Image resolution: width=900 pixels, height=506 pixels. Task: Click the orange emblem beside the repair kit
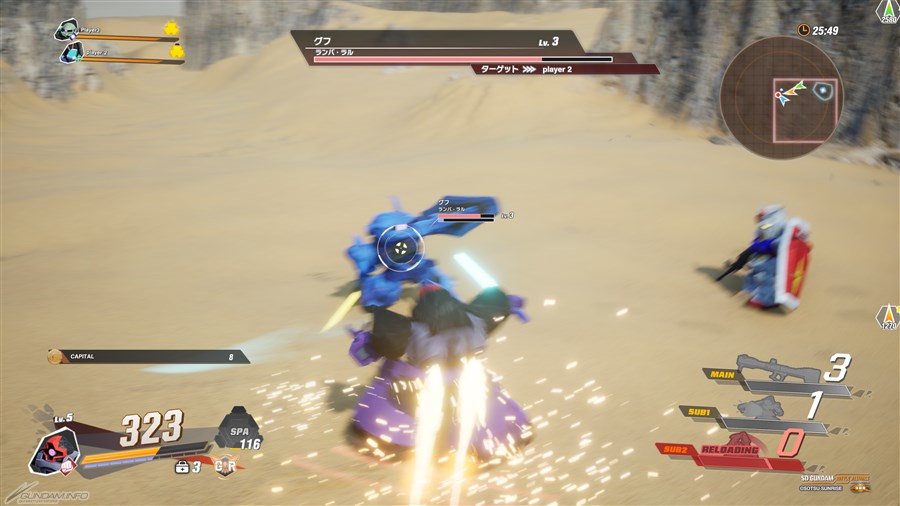(227, 466)
